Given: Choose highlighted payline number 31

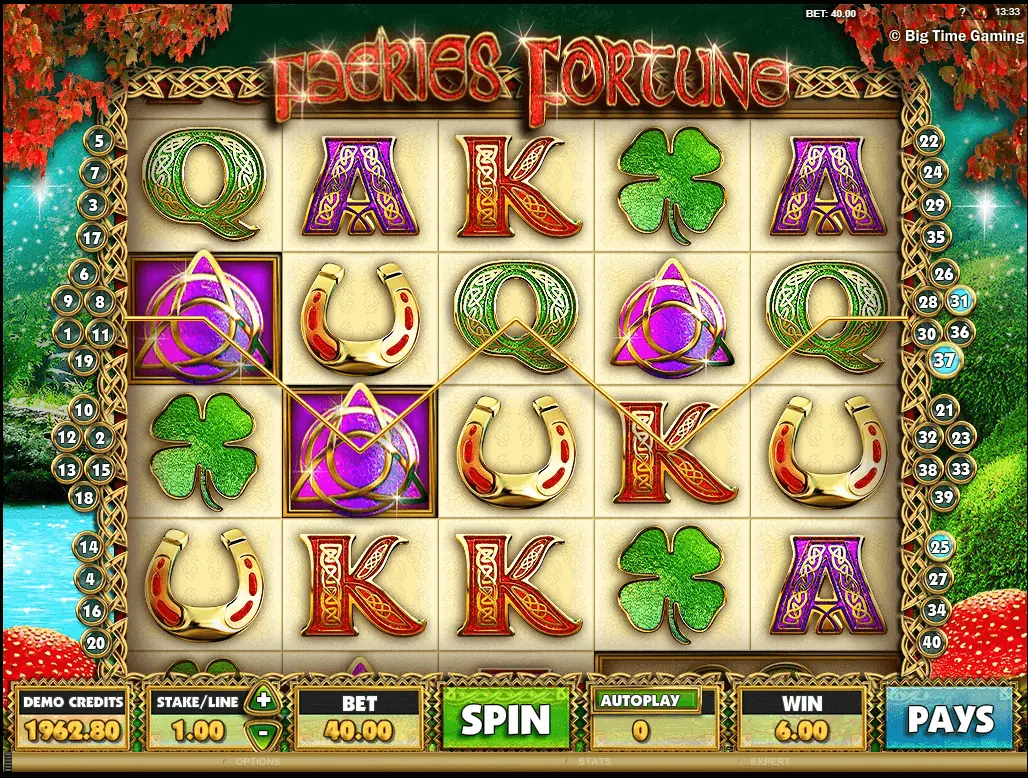Looking at the screenshot, I should click(961, 300).
